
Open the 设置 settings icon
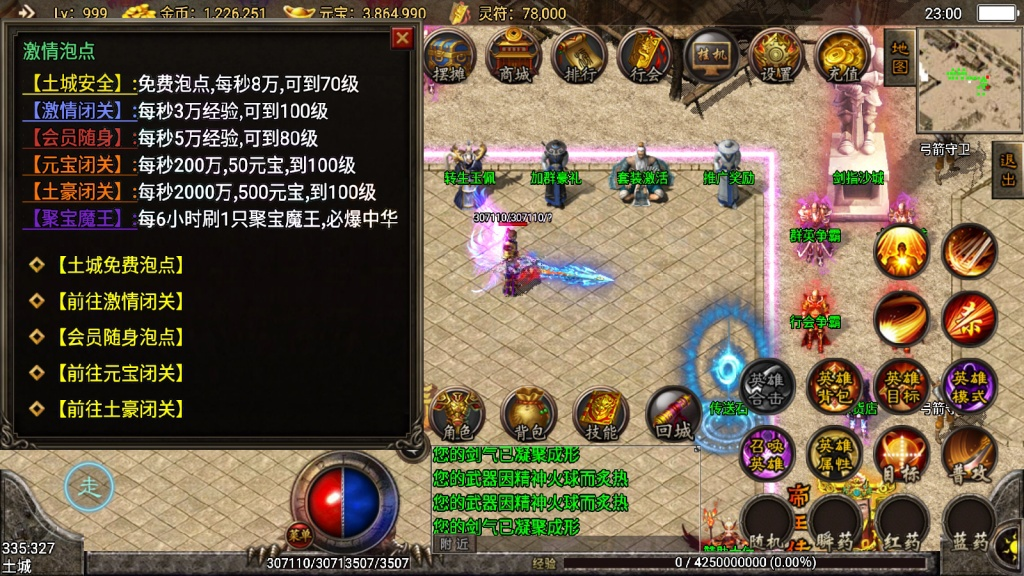coord(776,54)
